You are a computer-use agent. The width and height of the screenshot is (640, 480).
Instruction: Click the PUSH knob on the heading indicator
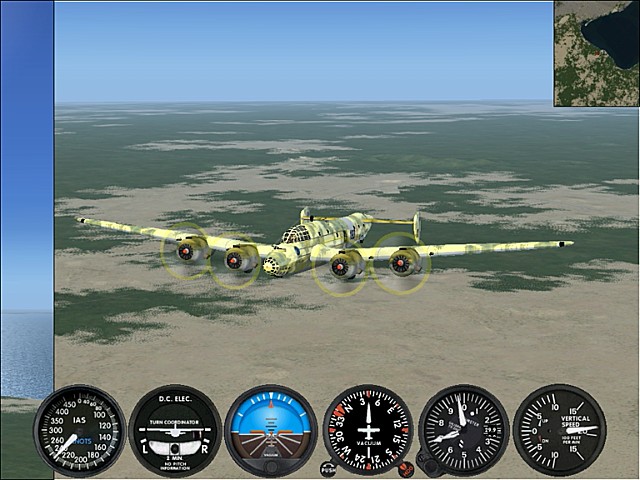pos(328,467)
